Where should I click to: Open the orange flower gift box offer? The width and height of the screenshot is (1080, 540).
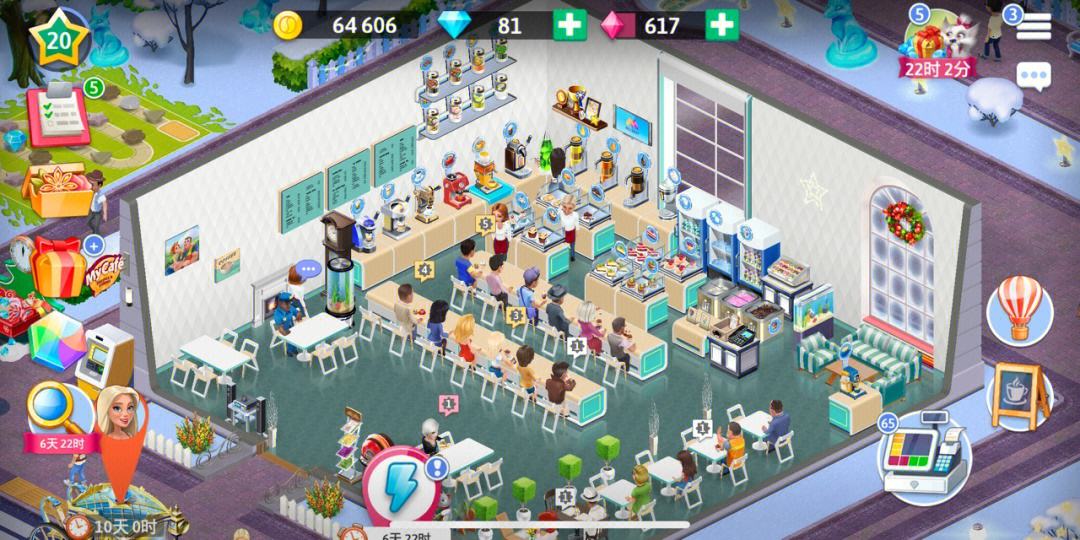[x=55, y=187]
